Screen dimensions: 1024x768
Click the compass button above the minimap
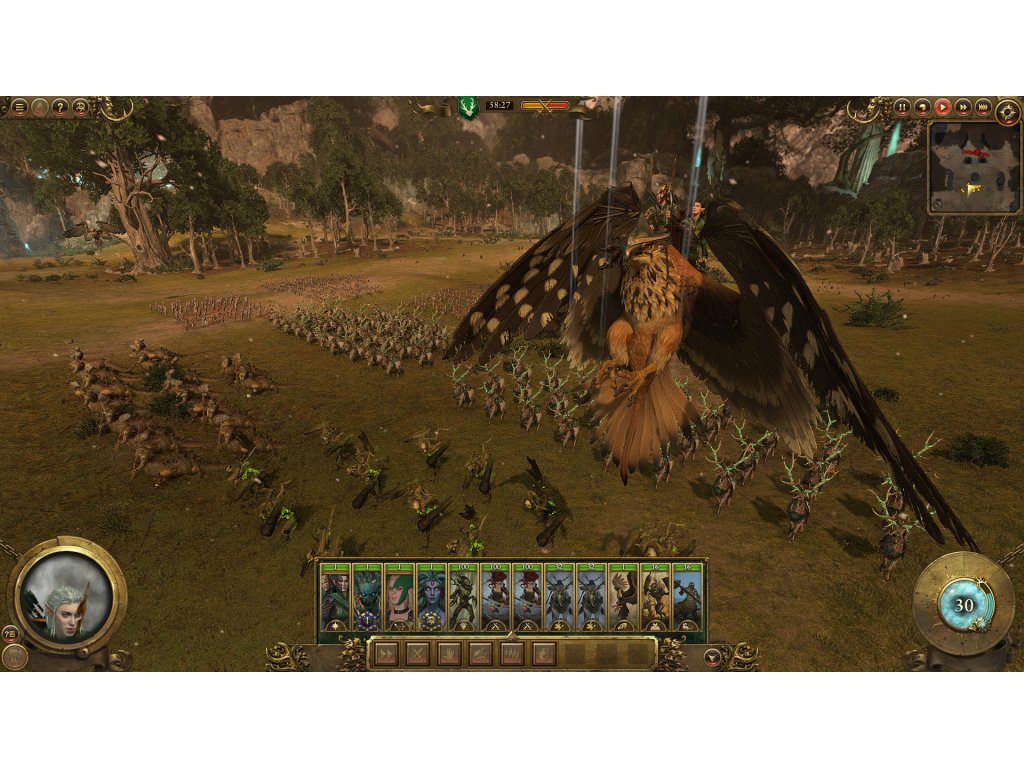(x=1005, y=107)
